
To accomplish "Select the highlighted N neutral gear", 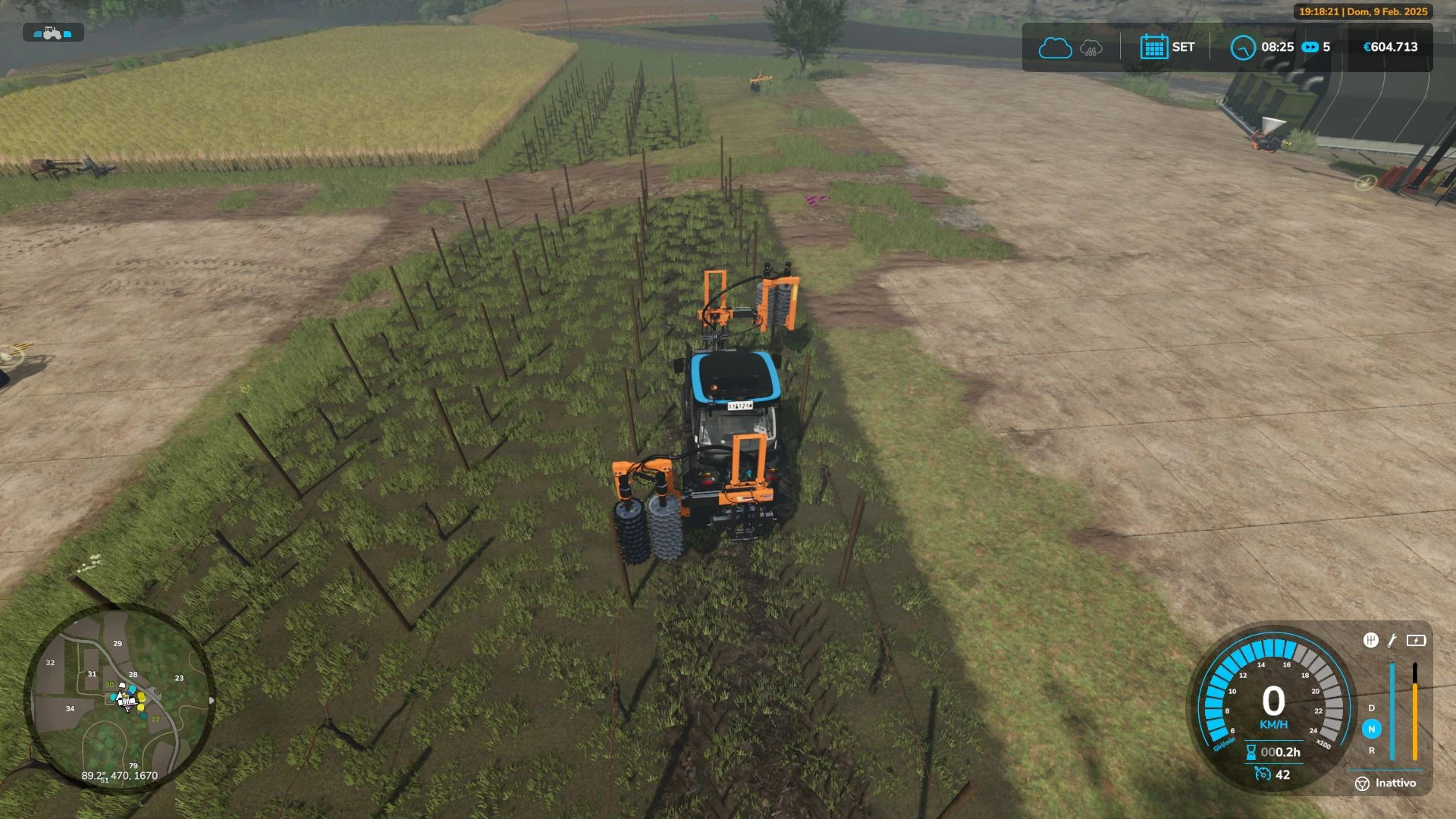I will click(x=1371, y=729).
